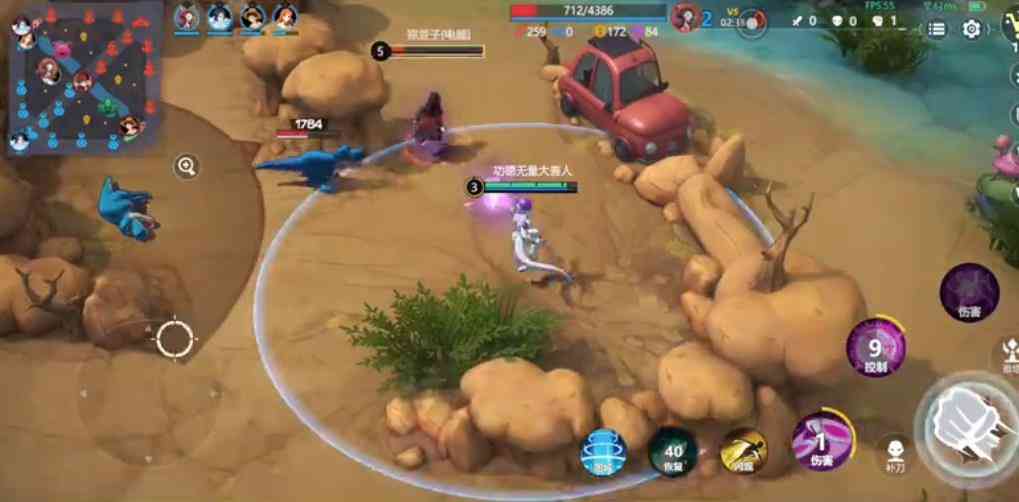Activate the purple skill showing cooldown 1
This screenshot has height=502, width=1019.
coord(821,440)
